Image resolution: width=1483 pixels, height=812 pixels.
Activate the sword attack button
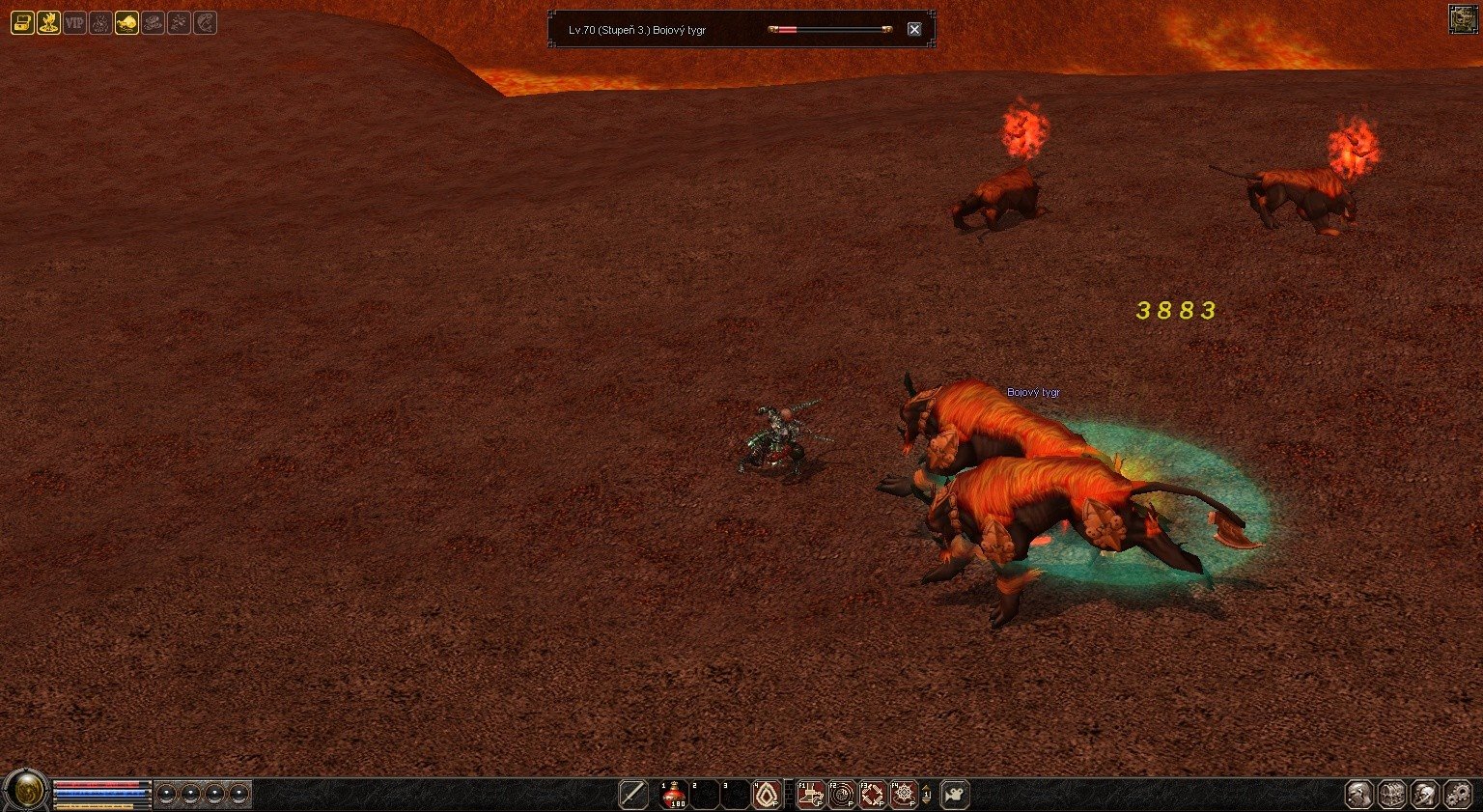(x=632, y=794)
